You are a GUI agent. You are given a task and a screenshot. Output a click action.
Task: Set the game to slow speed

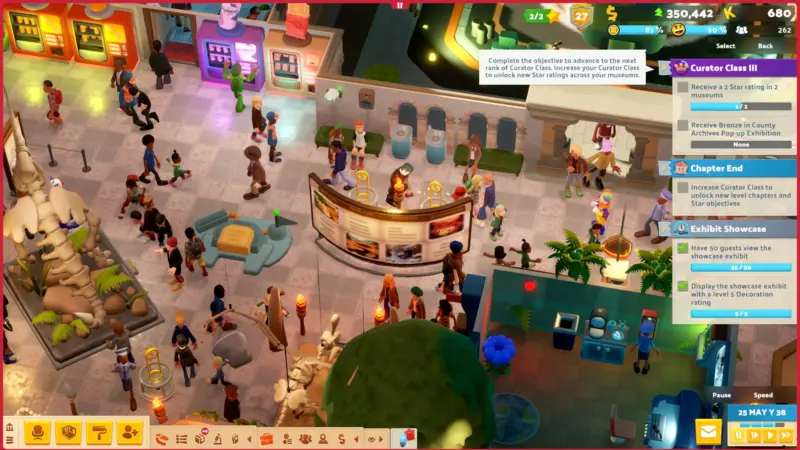click(755, 435)
